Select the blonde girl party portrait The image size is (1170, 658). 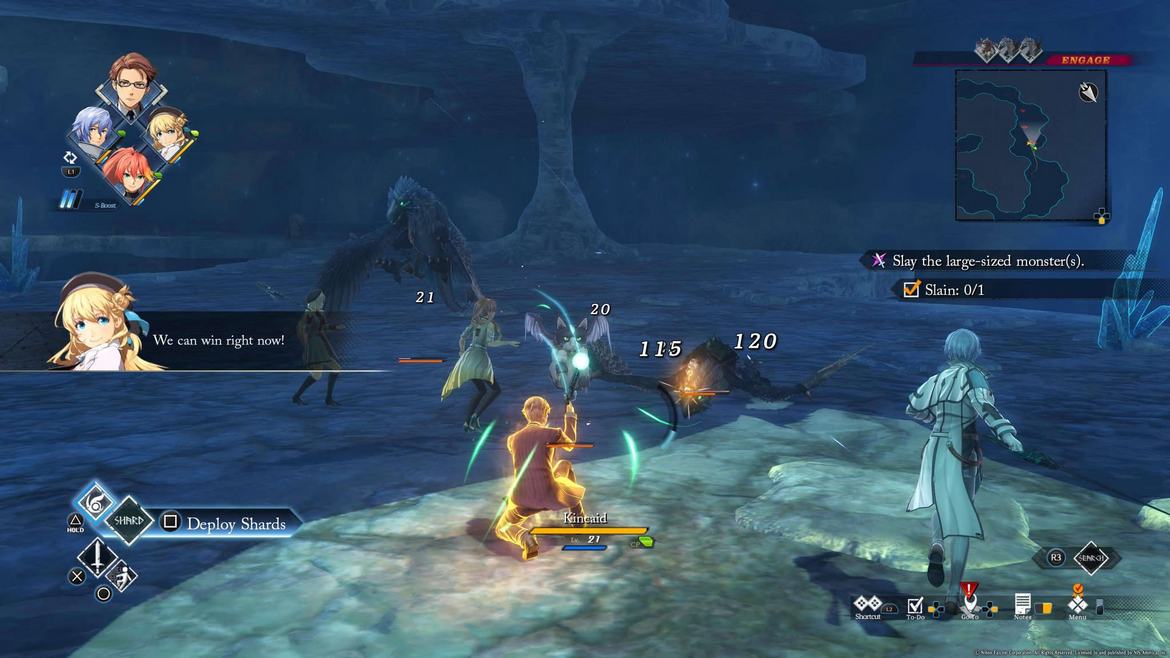(167, 131)
